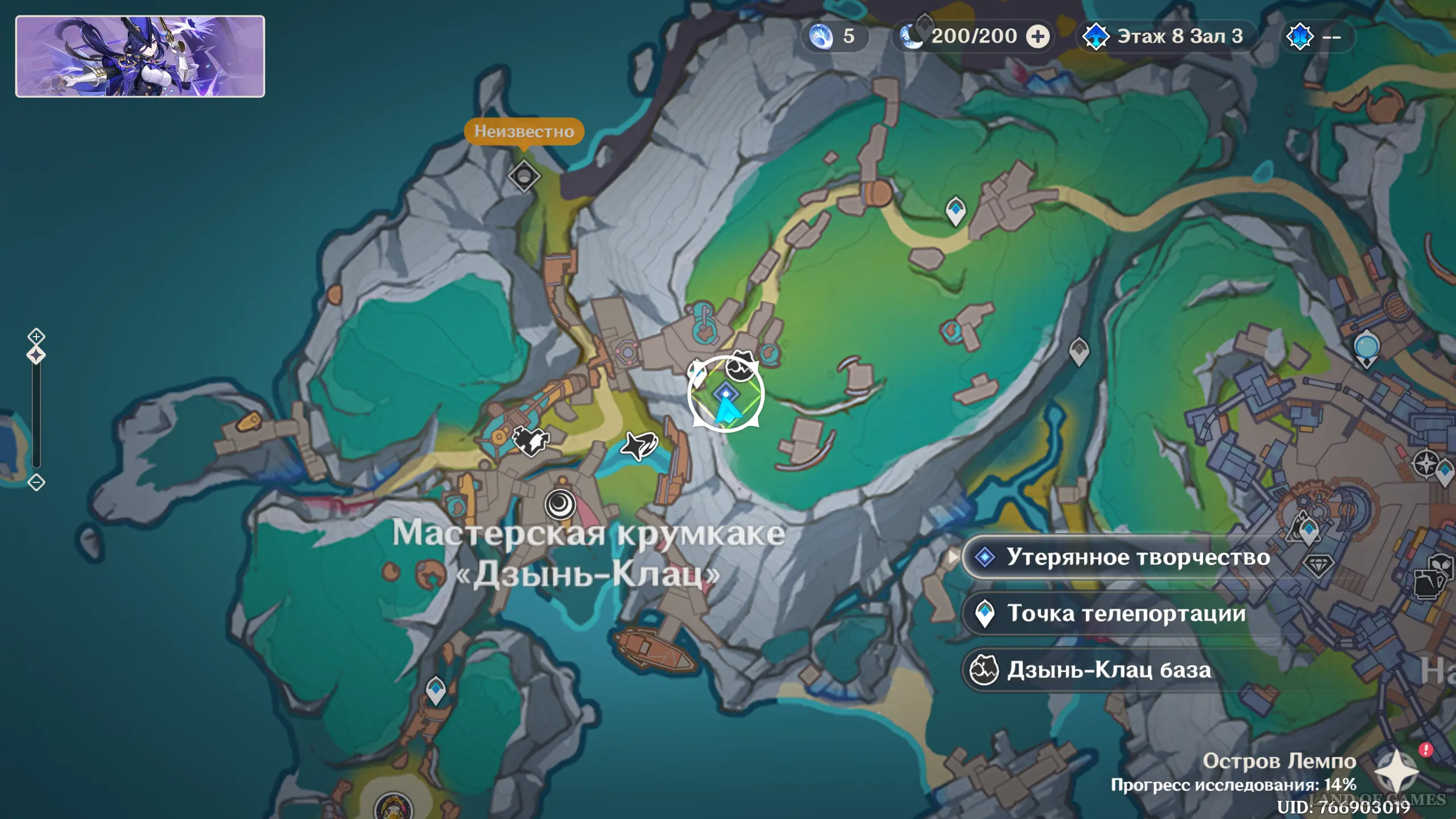Click the teleport waypoint on the northern path

[955, 210]
